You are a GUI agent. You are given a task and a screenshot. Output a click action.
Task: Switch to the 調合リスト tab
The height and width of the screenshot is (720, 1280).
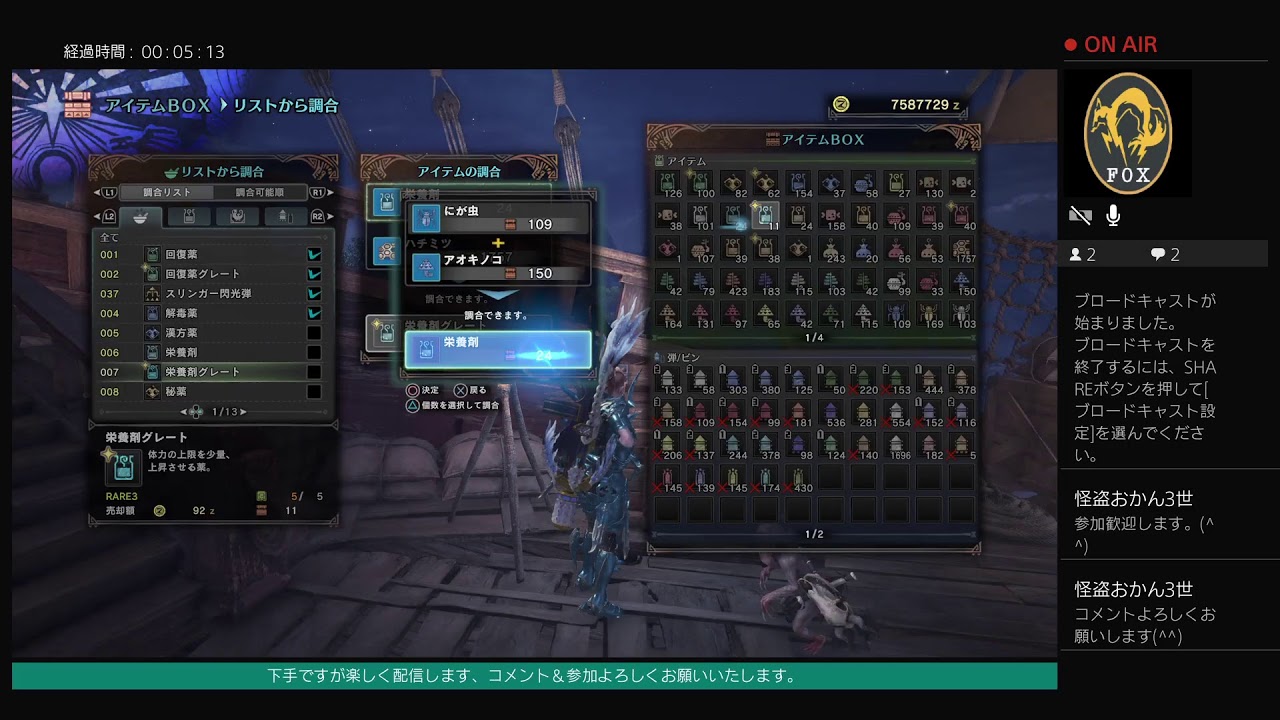(165, 192)
